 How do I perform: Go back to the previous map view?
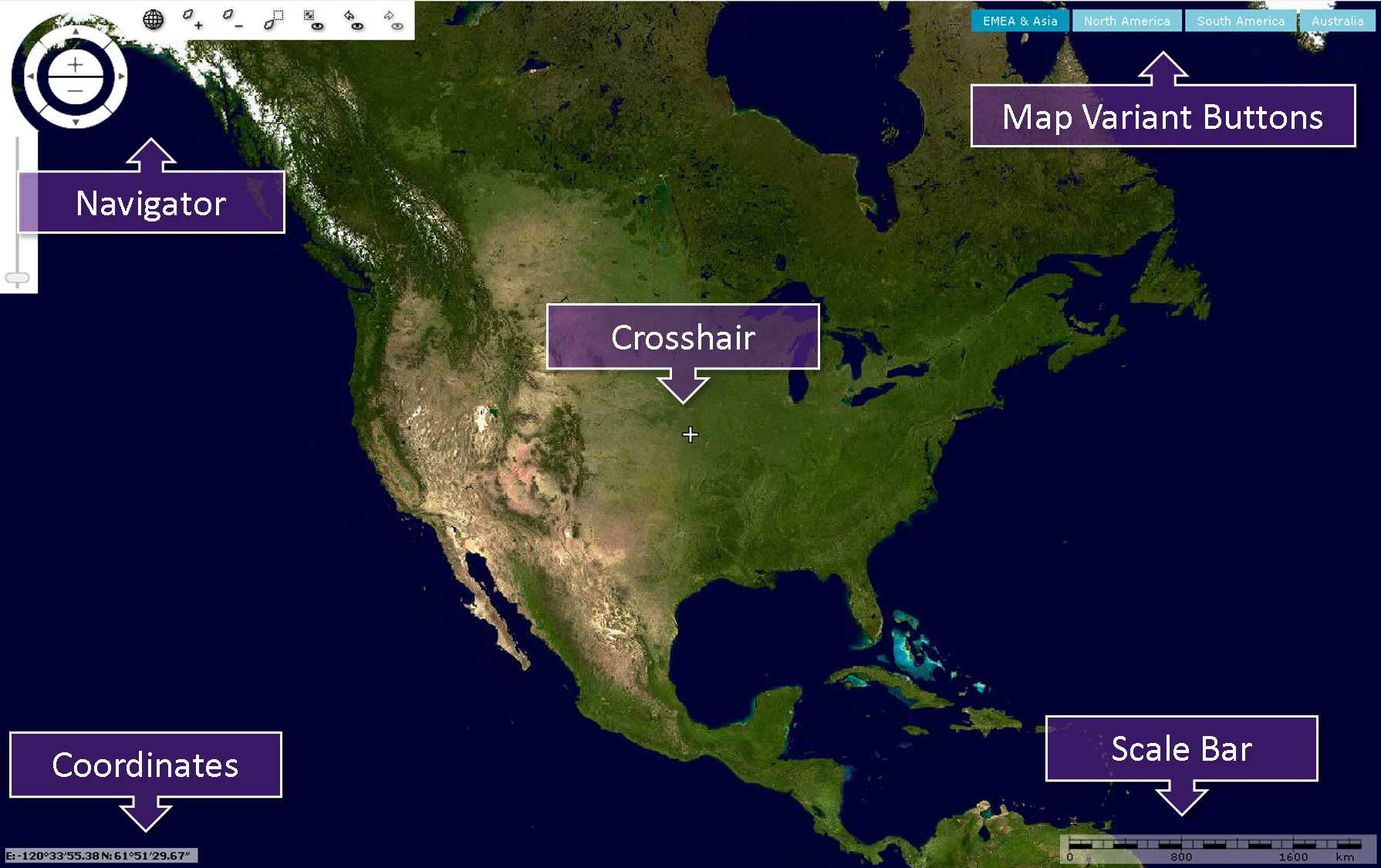[353, 19]
